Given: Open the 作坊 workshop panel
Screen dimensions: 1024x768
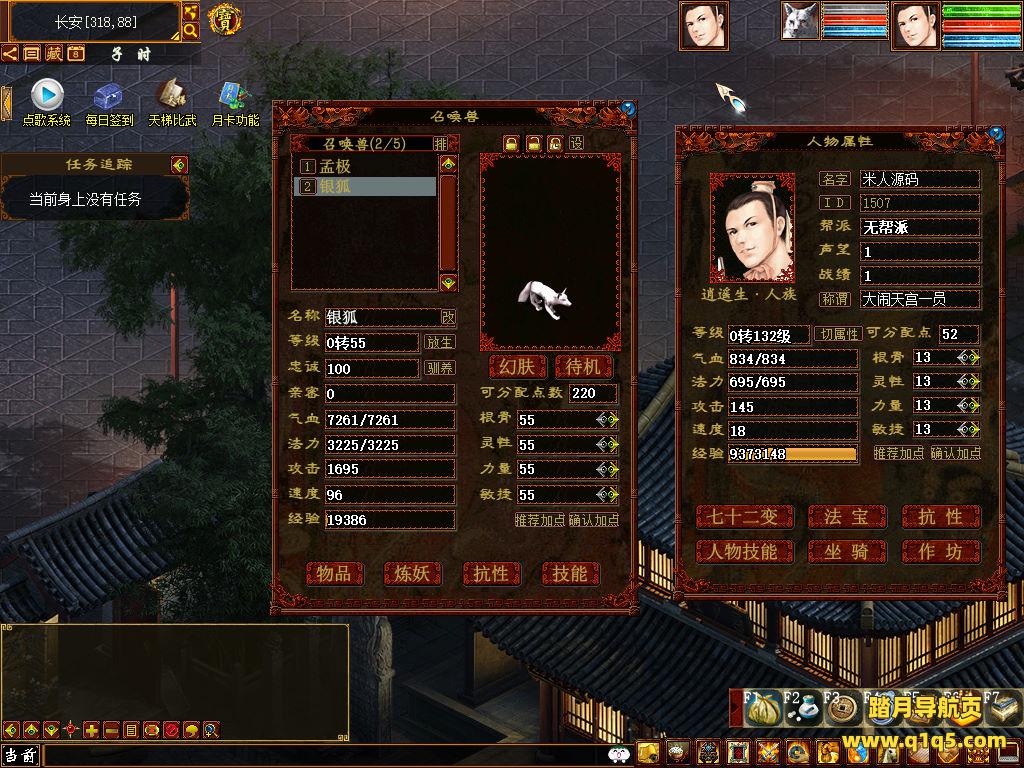Looking at the screenshot, I should pyautogui.click(x=940, y=551).
